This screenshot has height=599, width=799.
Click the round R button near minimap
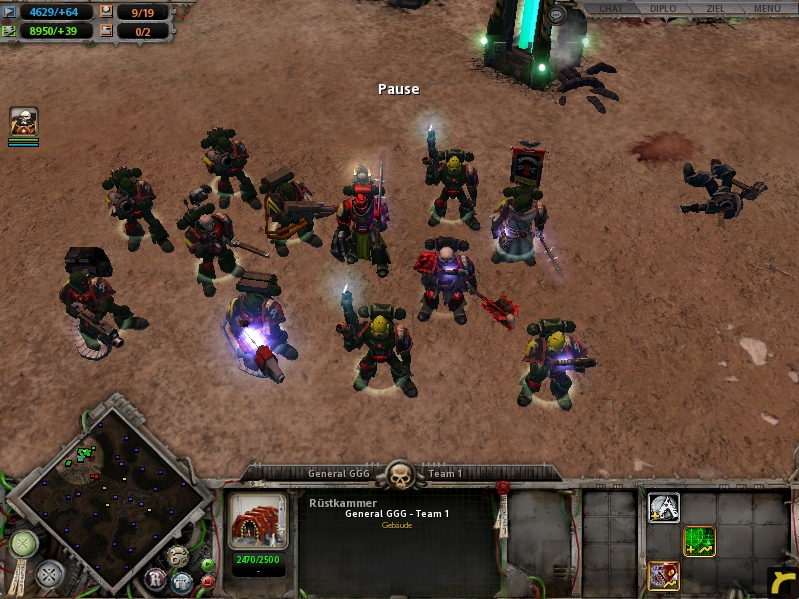(x=156, y=579)
